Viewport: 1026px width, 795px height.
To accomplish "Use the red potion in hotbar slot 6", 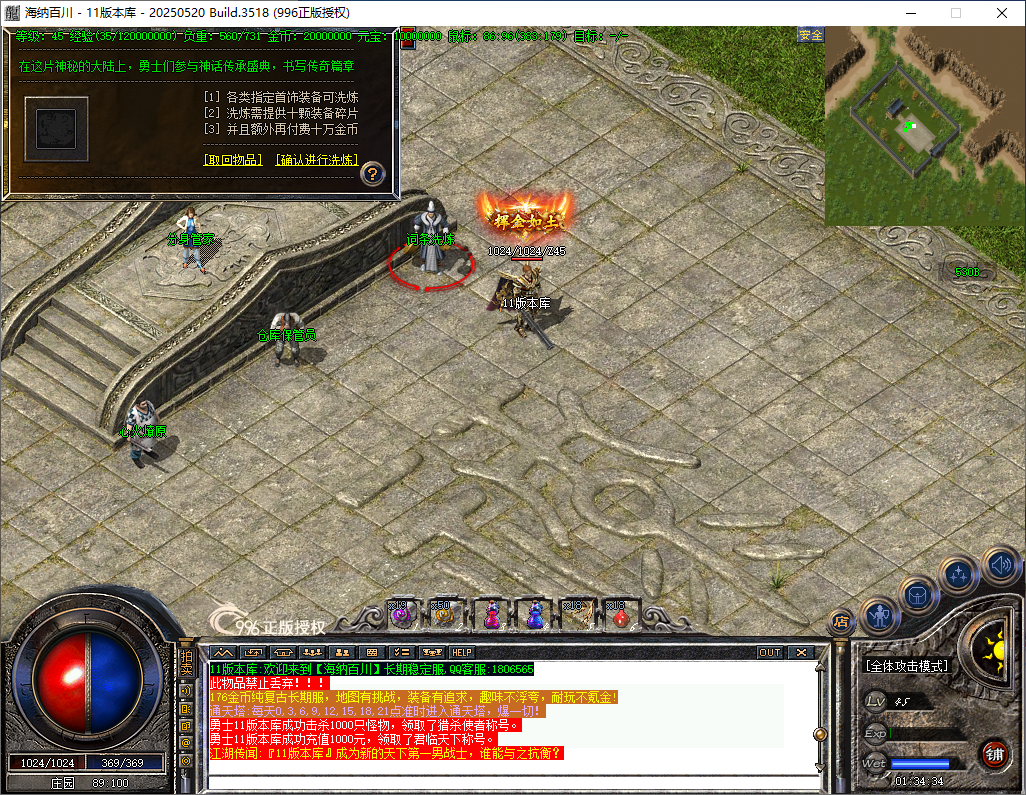I will coord(619,613).
